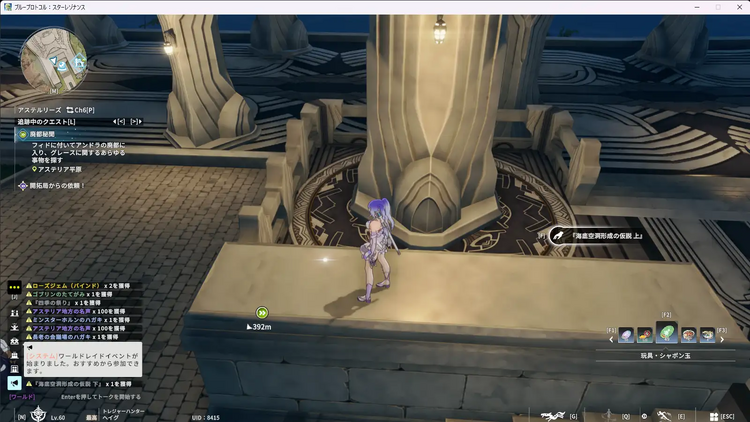
Task: Activate the sprinting figure dash icon
Action: coord(662,414)
